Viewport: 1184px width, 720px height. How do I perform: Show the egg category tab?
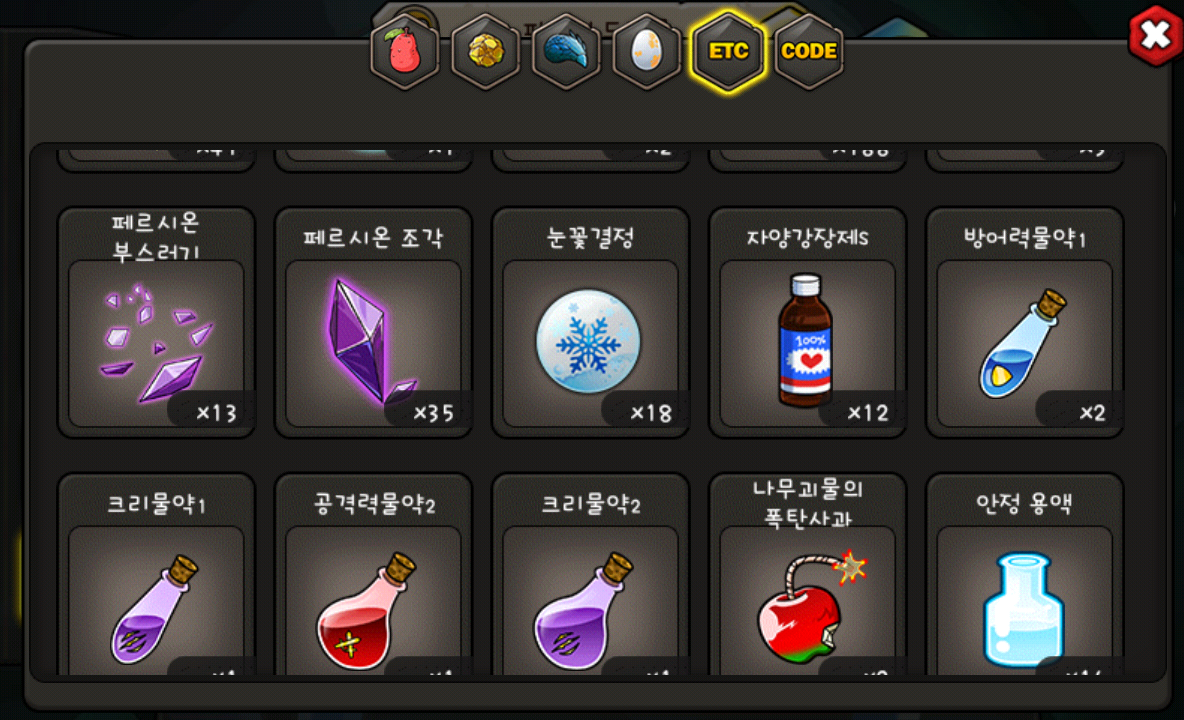[647, 51]
